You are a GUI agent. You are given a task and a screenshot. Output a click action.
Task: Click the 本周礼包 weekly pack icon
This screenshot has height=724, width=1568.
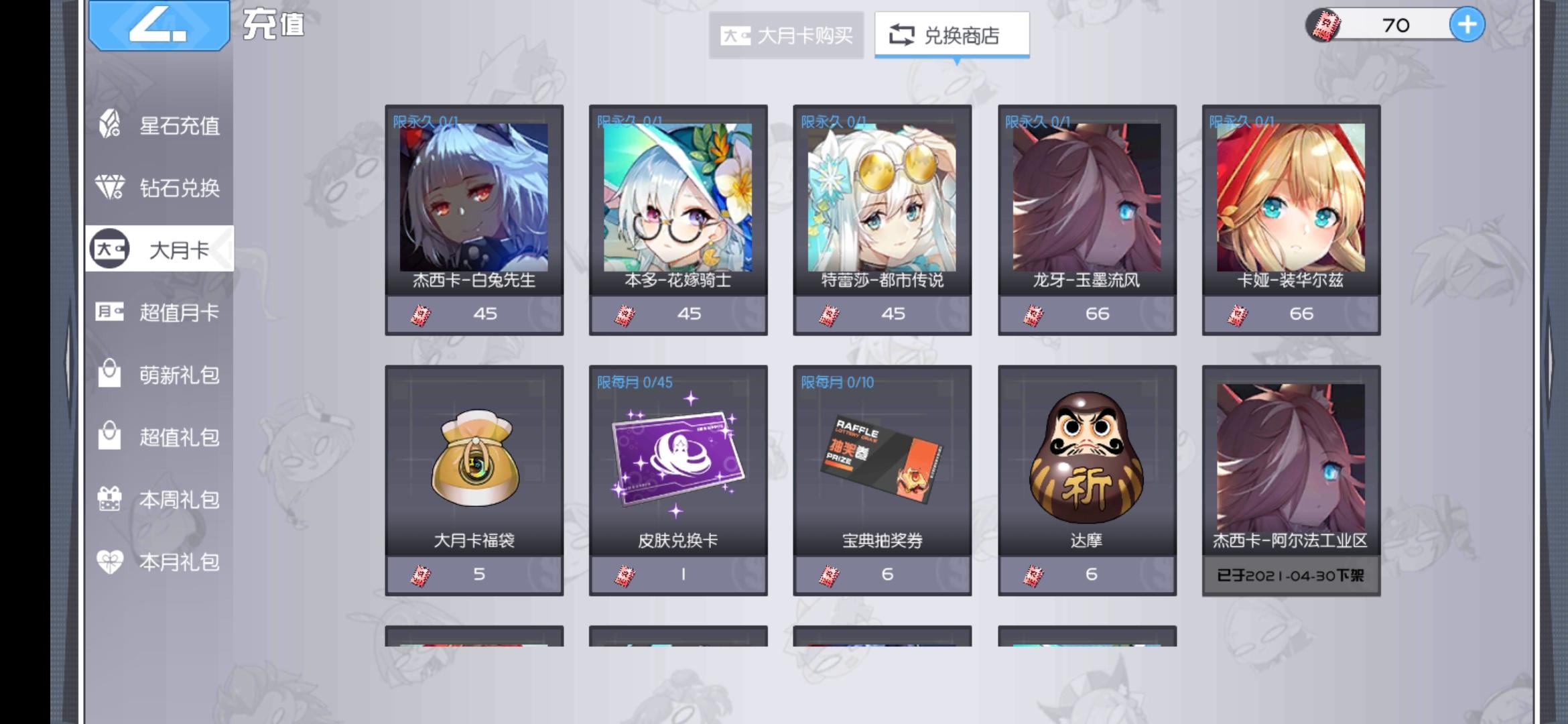pyautogui.click(x=111, y=499)
